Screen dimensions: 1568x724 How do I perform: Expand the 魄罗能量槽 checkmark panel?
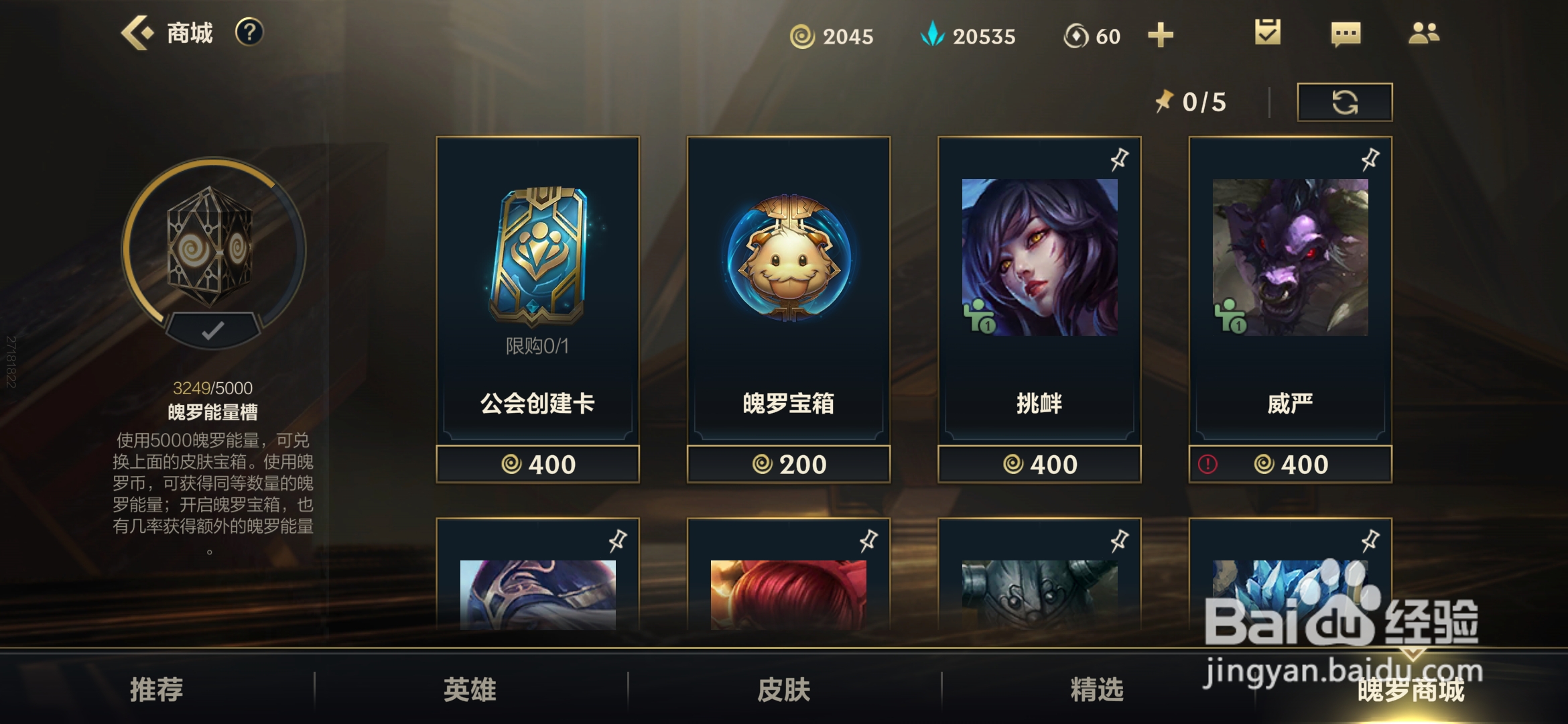click(x=211, y=328)
